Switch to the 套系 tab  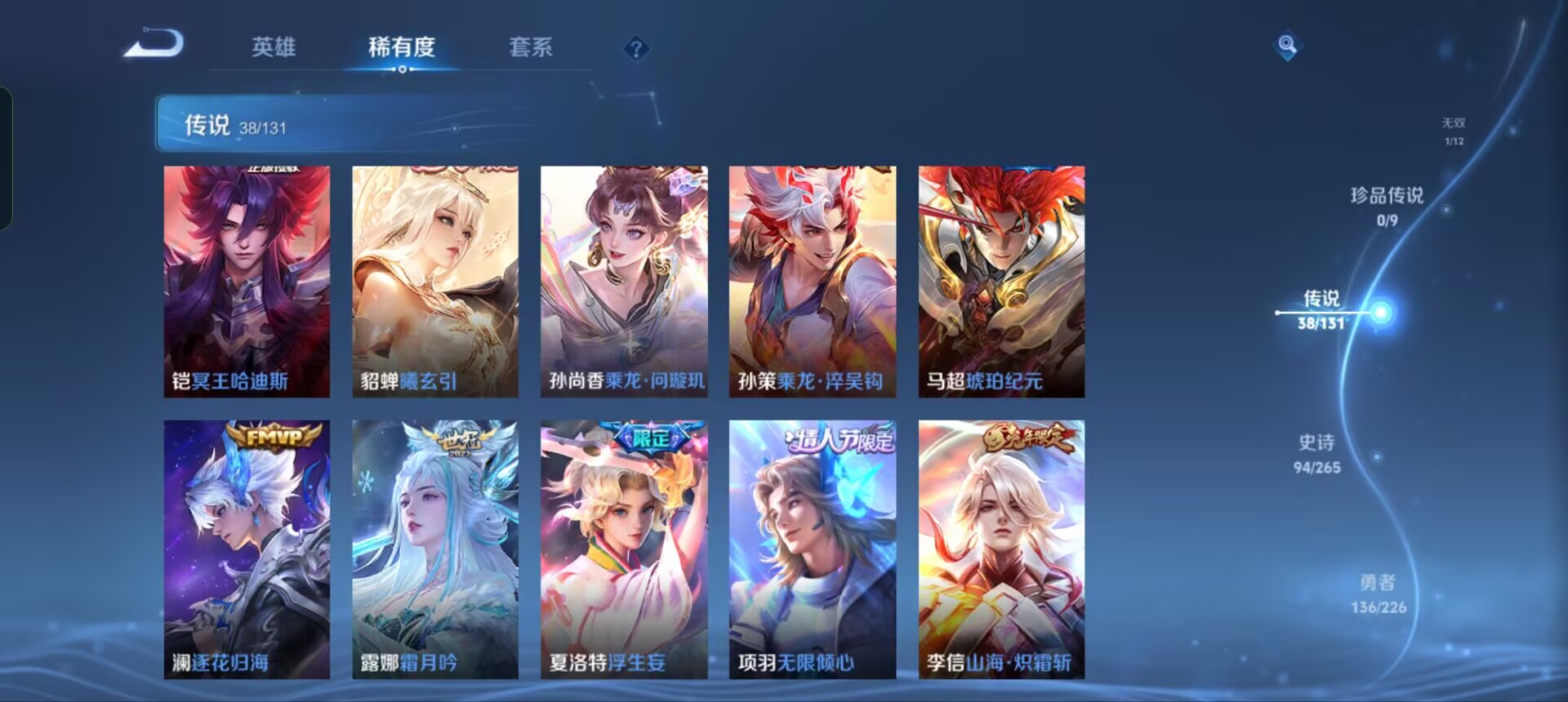pos(531,49)
